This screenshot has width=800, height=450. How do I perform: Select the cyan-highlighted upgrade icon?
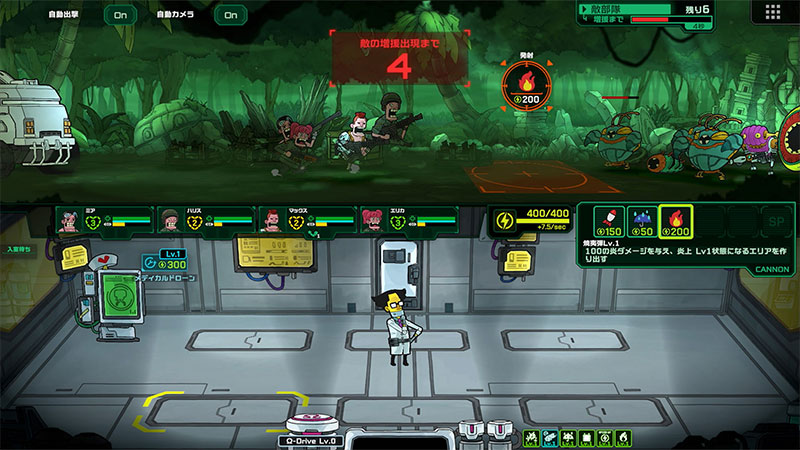[x=550, y=439]
